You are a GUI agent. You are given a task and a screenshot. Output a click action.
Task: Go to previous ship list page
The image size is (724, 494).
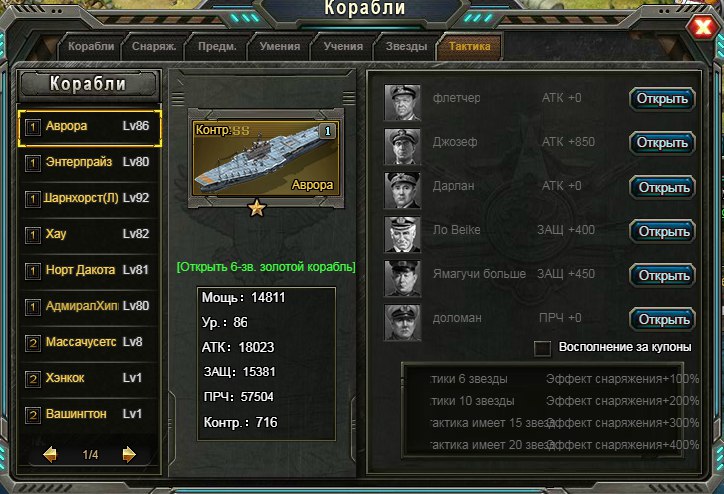[50, 455]
